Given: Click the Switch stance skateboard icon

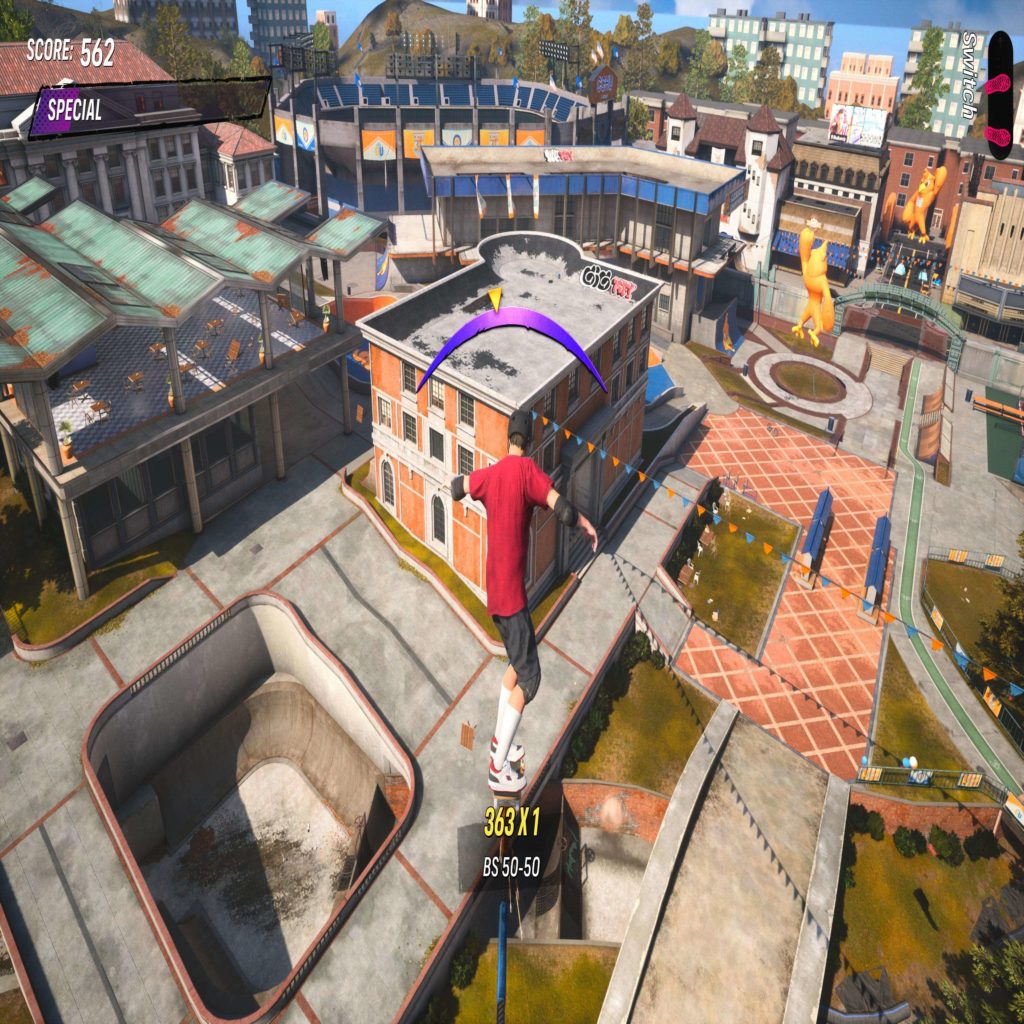Looking at the screenshot, I should 999,95.
